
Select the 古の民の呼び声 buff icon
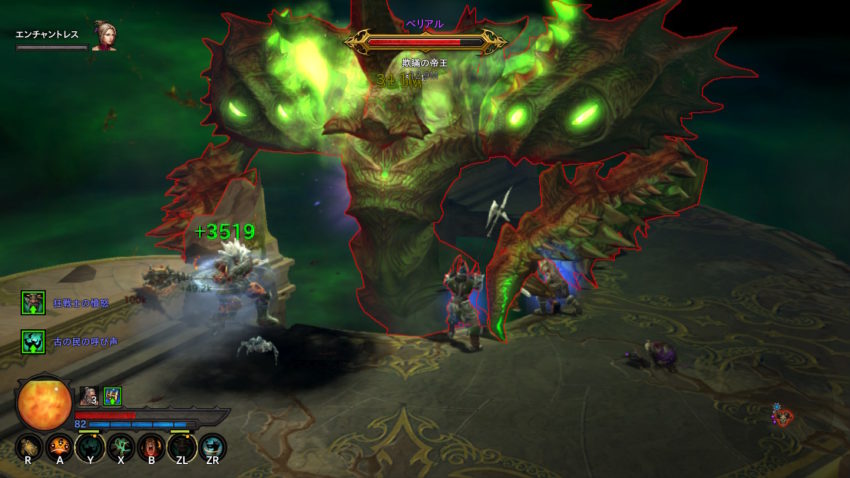(x=34, y=342)
